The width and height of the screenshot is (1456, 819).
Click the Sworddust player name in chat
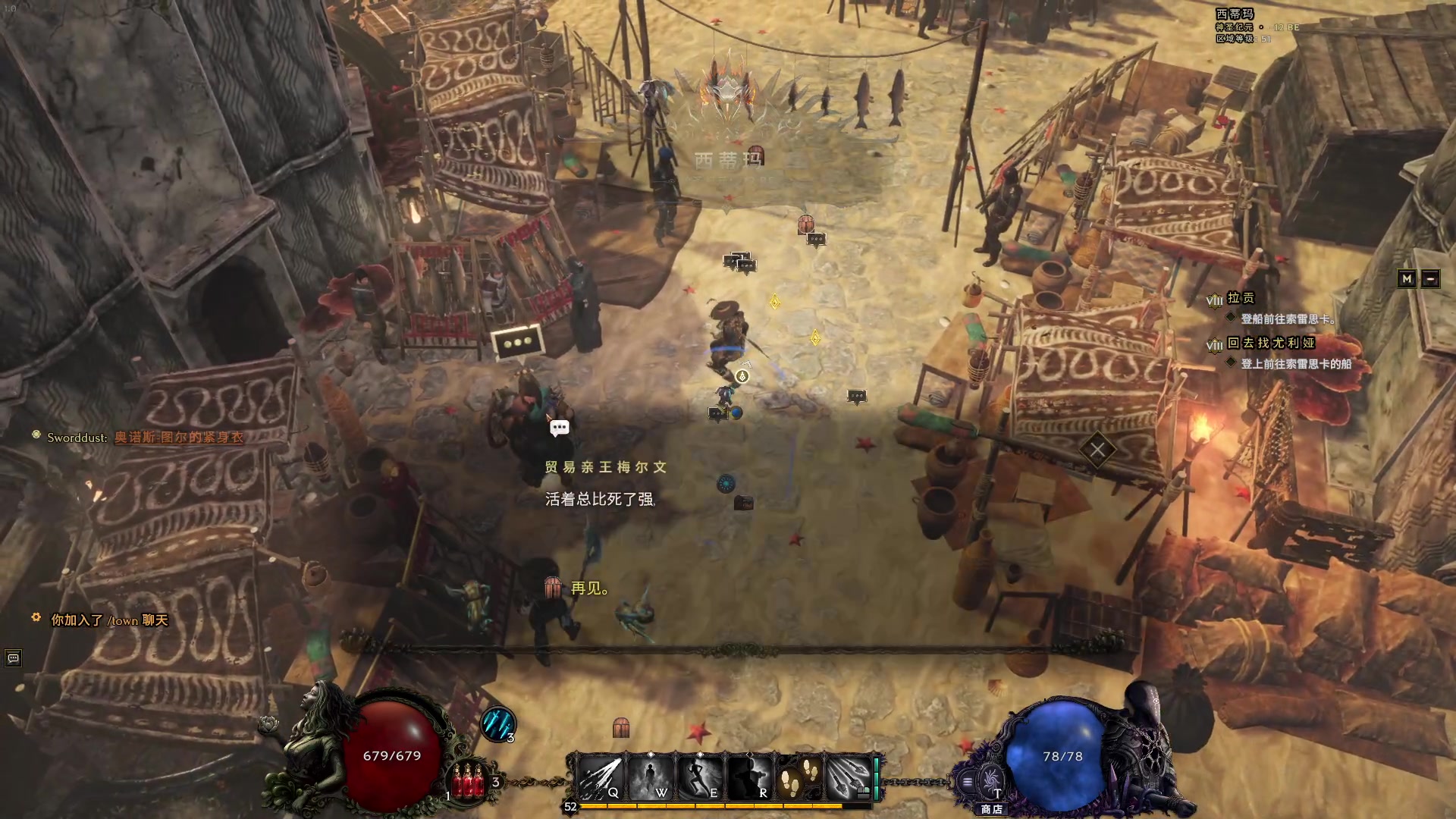76,438
